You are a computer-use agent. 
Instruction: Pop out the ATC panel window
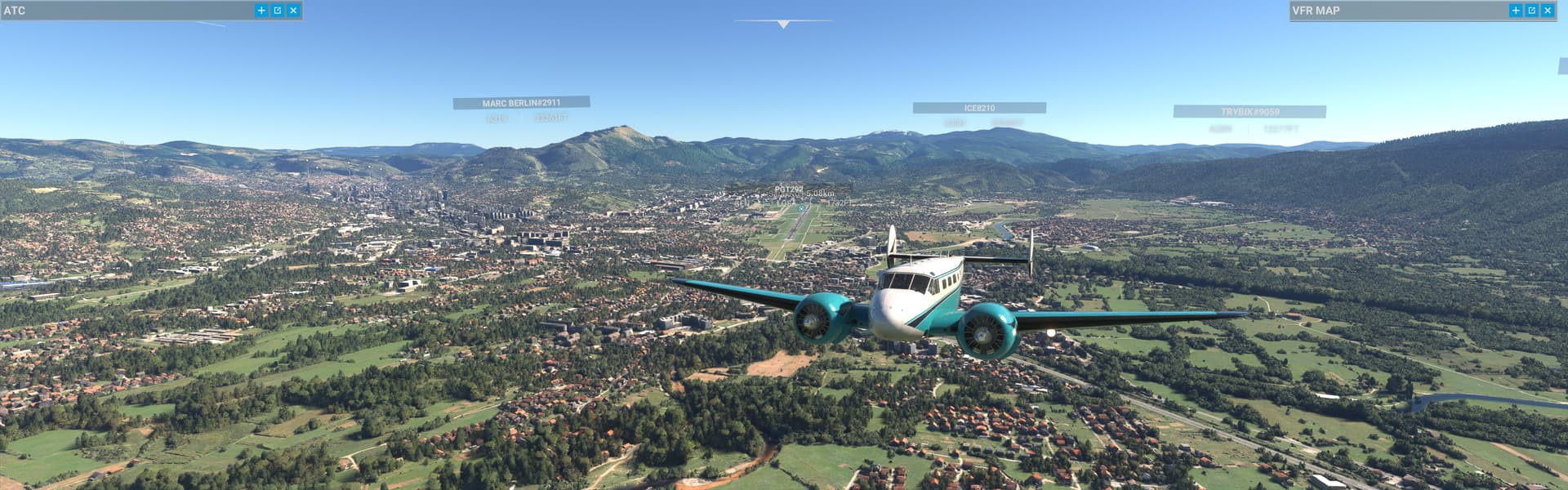278,11
